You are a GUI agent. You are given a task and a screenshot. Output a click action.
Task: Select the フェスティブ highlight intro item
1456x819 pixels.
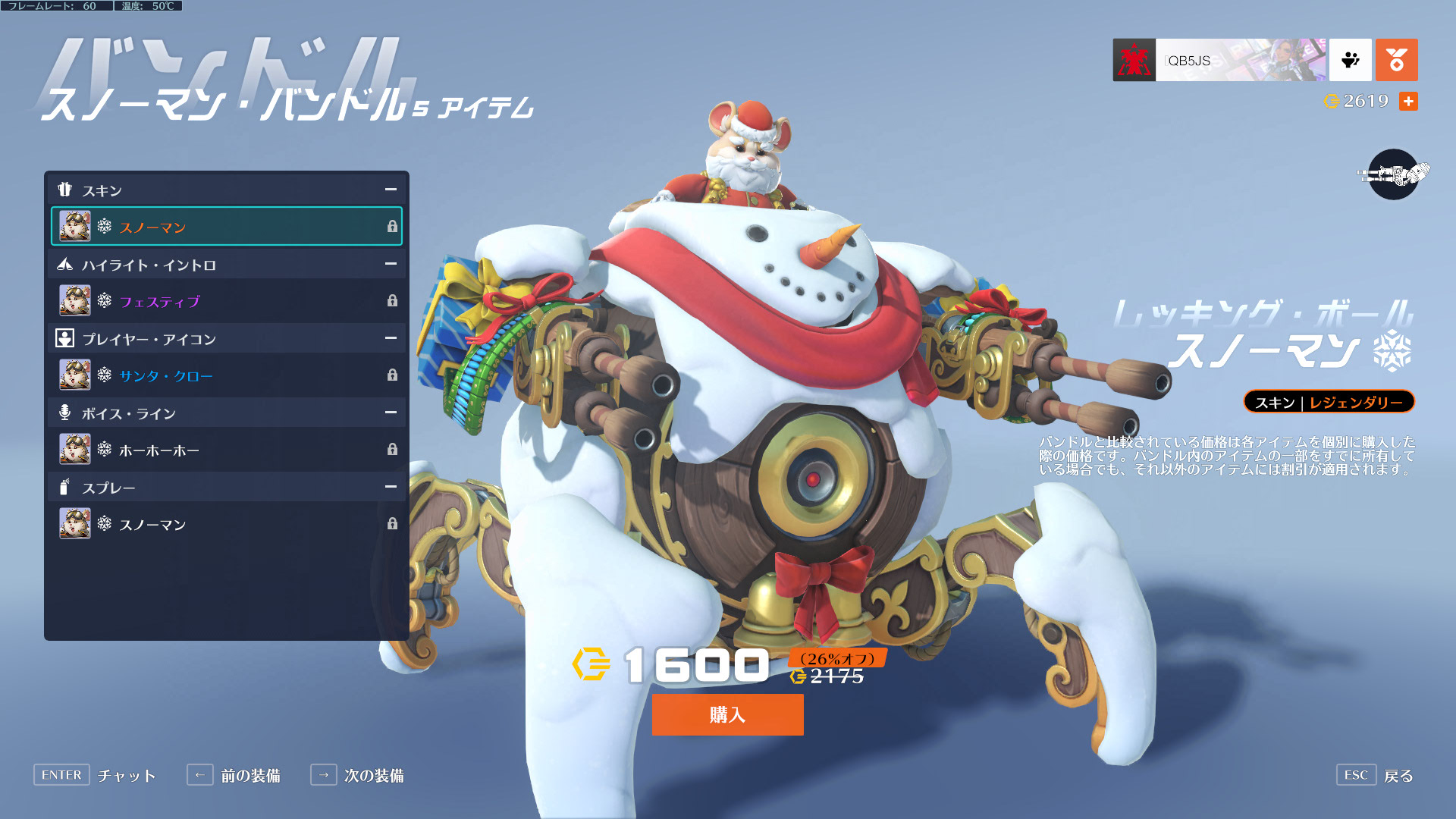point(226,301)
